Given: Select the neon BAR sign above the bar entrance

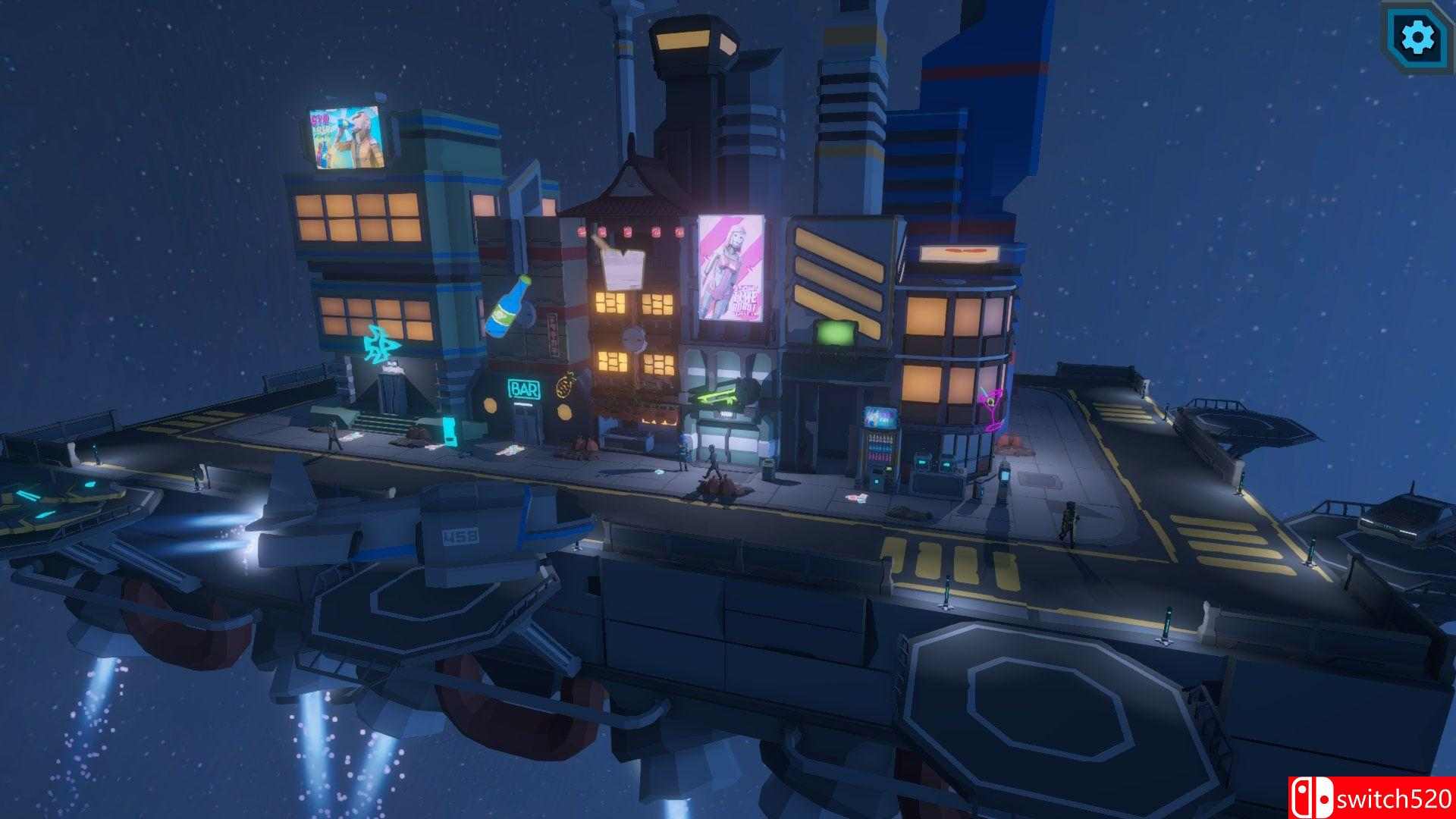Looking at the screenshot, I should click(525, 388).
